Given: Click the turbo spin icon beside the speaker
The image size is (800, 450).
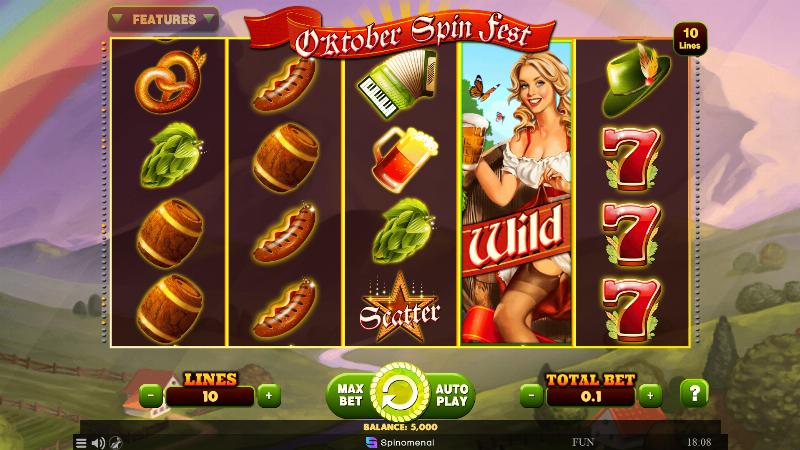Looking at the screenshot, I should (x=115, y=442).
